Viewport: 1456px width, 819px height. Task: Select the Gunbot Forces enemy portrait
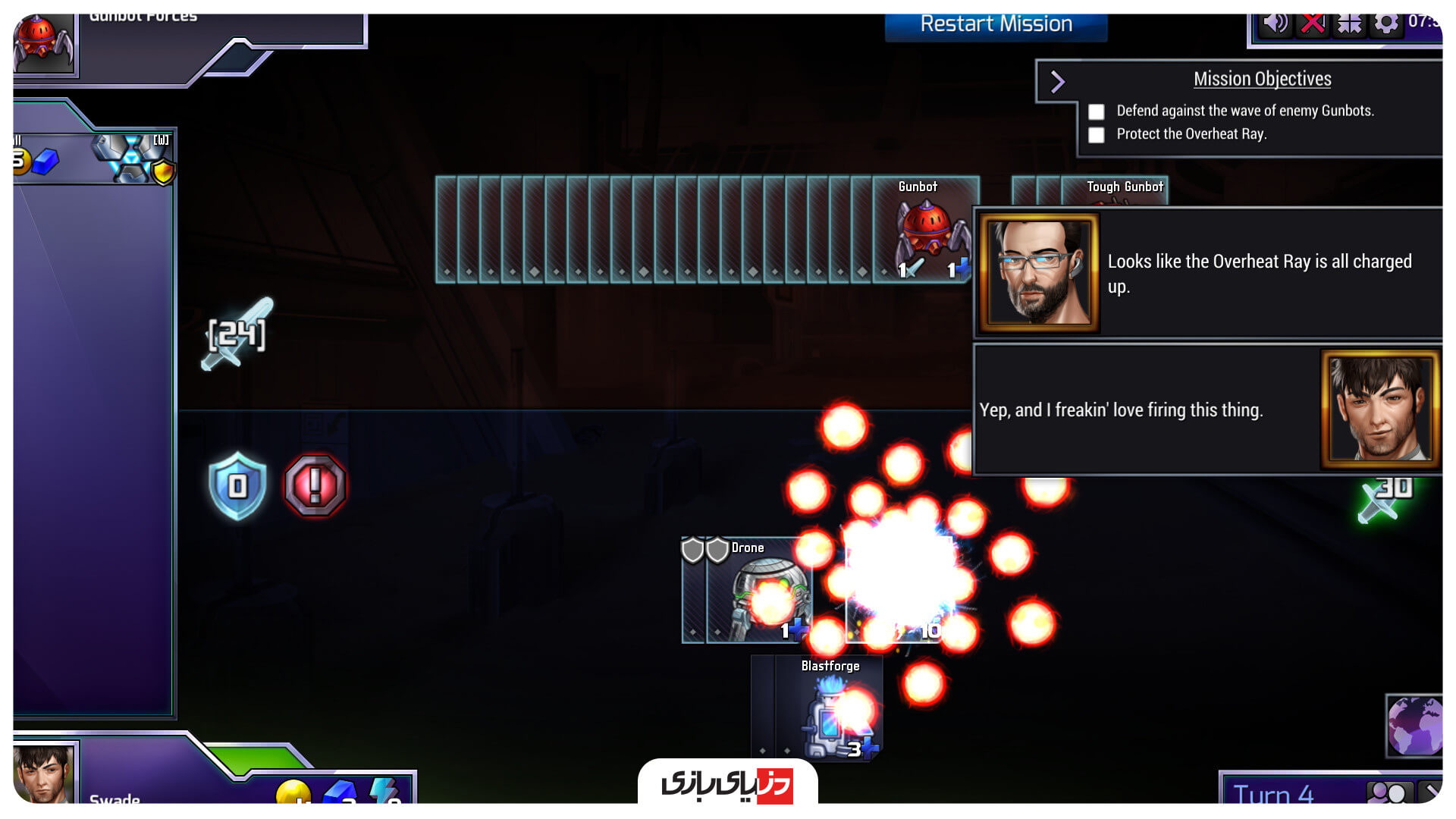click(x=44, y=42)
